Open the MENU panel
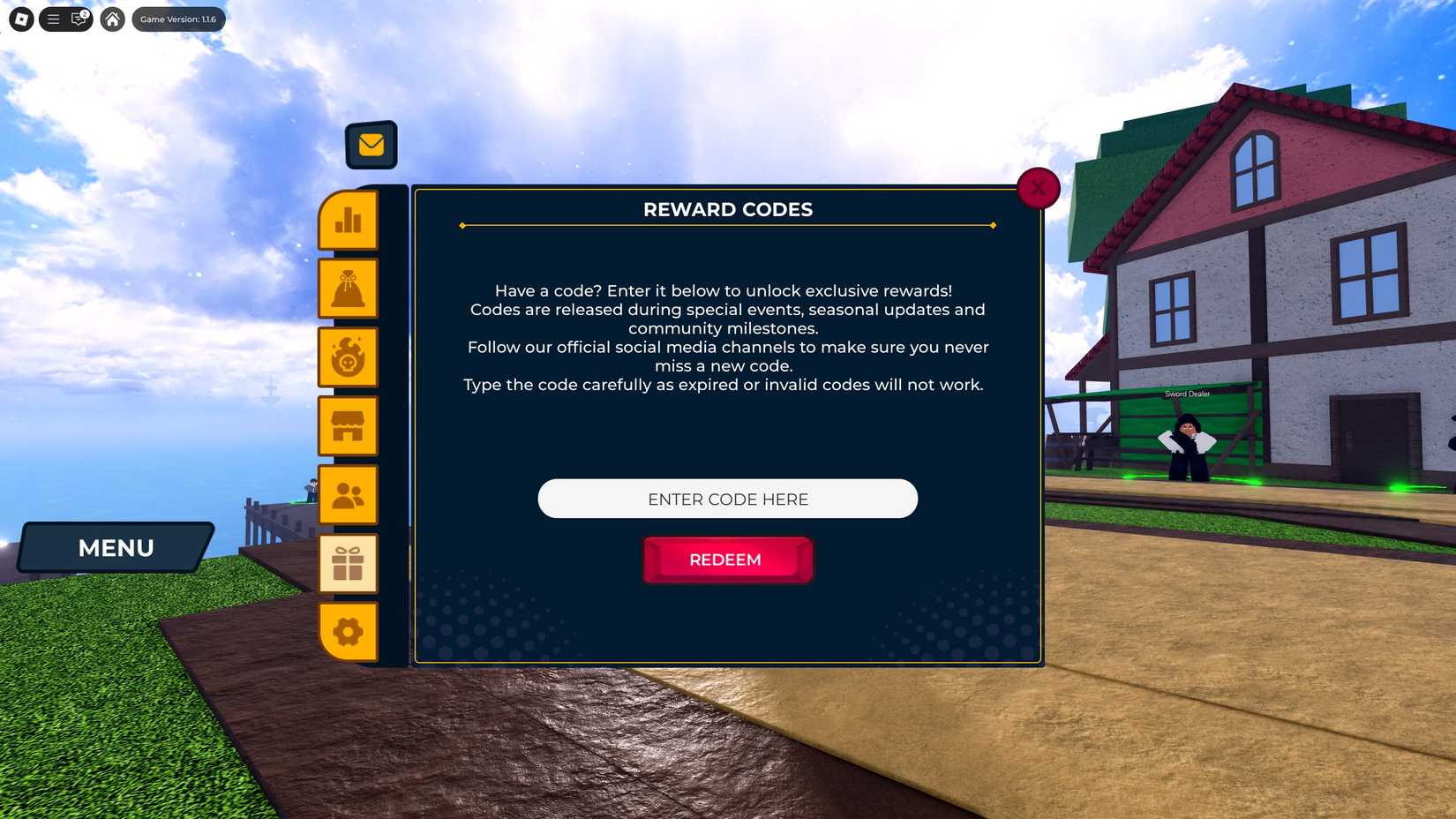 point(116,547)
